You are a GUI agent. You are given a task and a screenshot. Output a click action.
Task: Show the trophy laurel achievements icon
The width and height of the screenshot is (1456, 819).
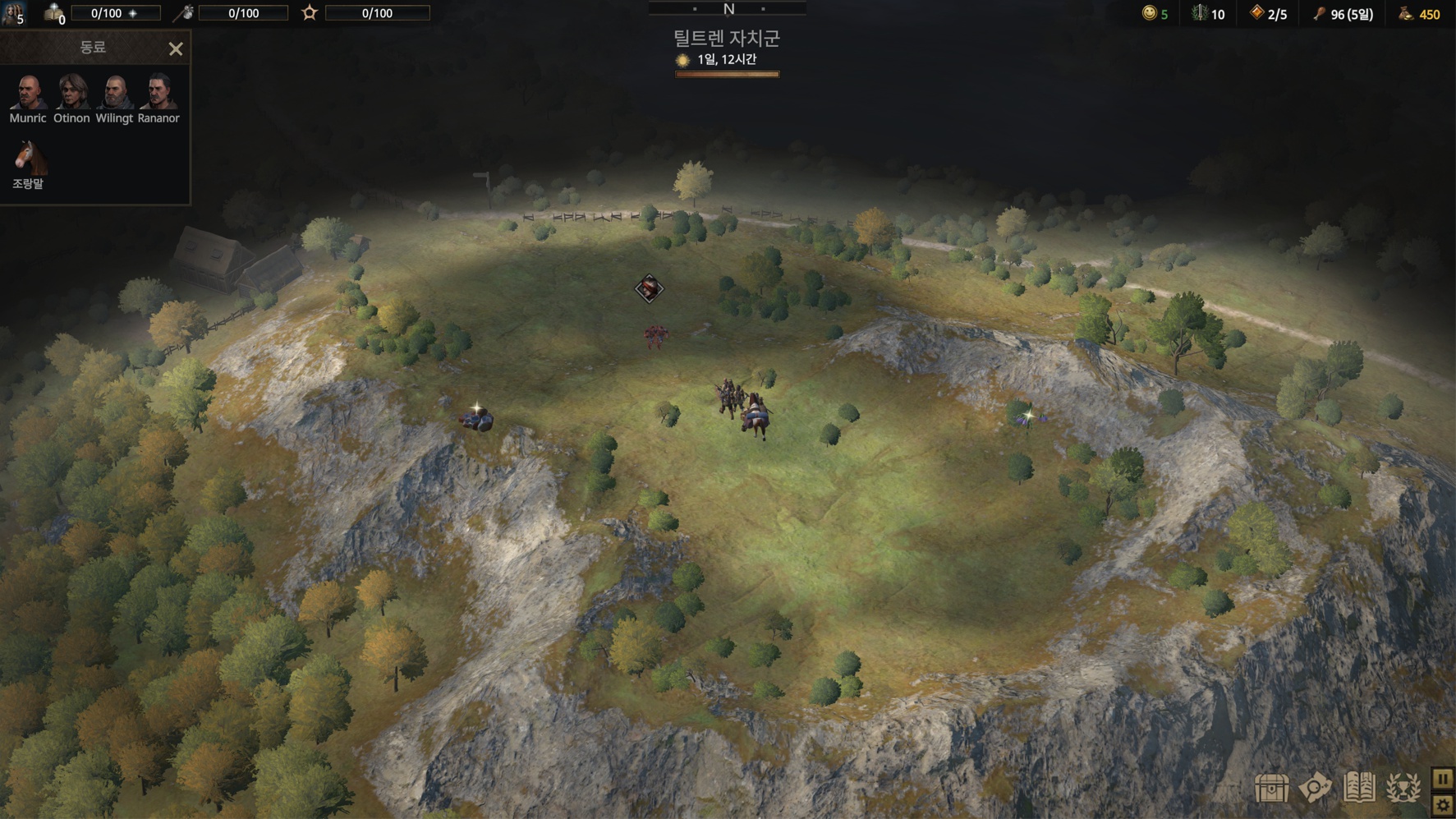[1403, 789]
